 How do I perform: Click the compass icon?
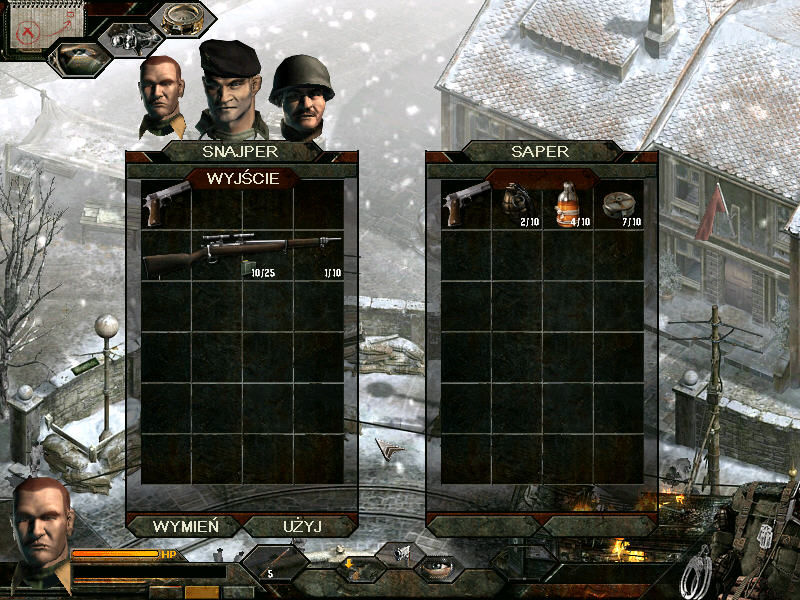pyautogui.click(x=182, y=19)
